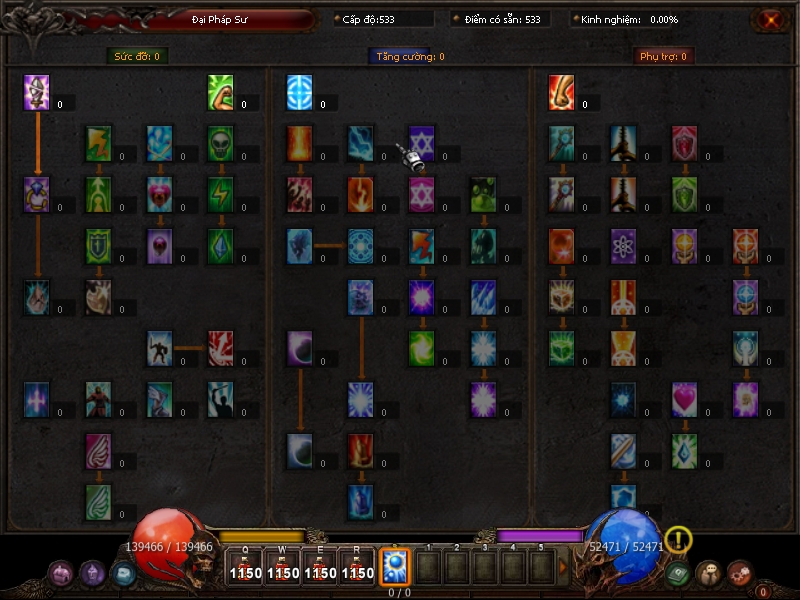Click the green book menu icon
800x600 pixels.
coord(678,573)
